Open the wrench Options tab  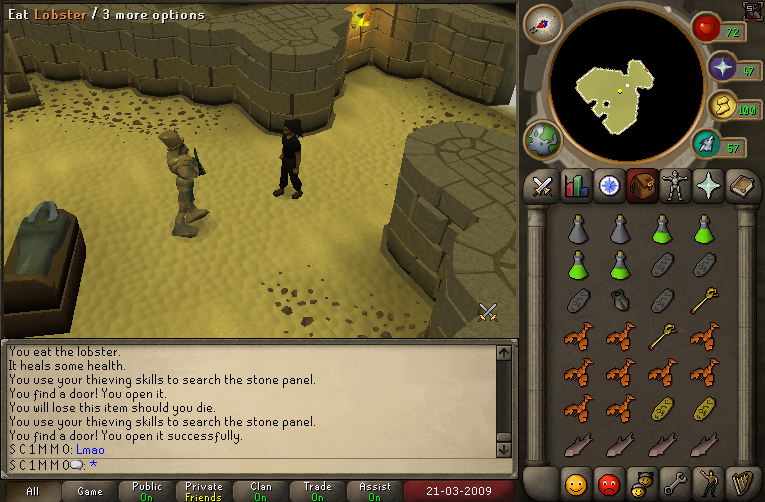pos(675,482)
